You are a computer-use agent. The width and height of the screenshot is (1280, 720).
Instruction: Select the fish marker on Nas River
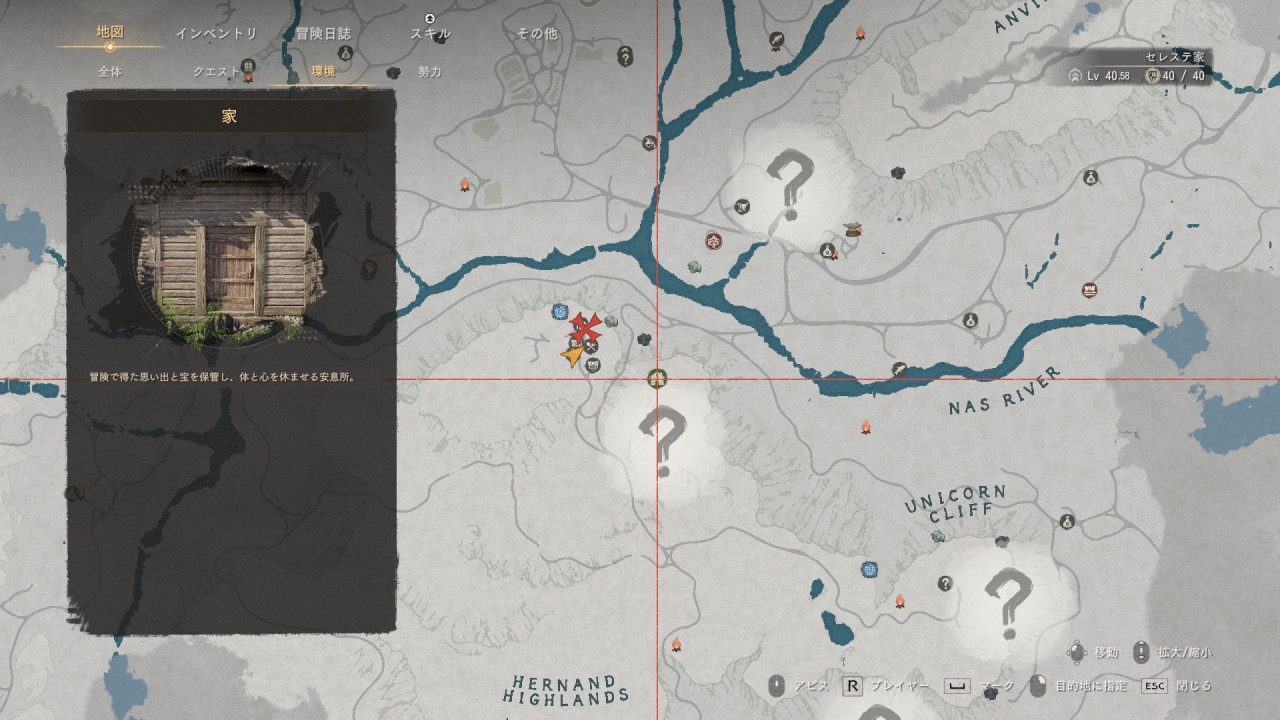(x=899, y=369)
